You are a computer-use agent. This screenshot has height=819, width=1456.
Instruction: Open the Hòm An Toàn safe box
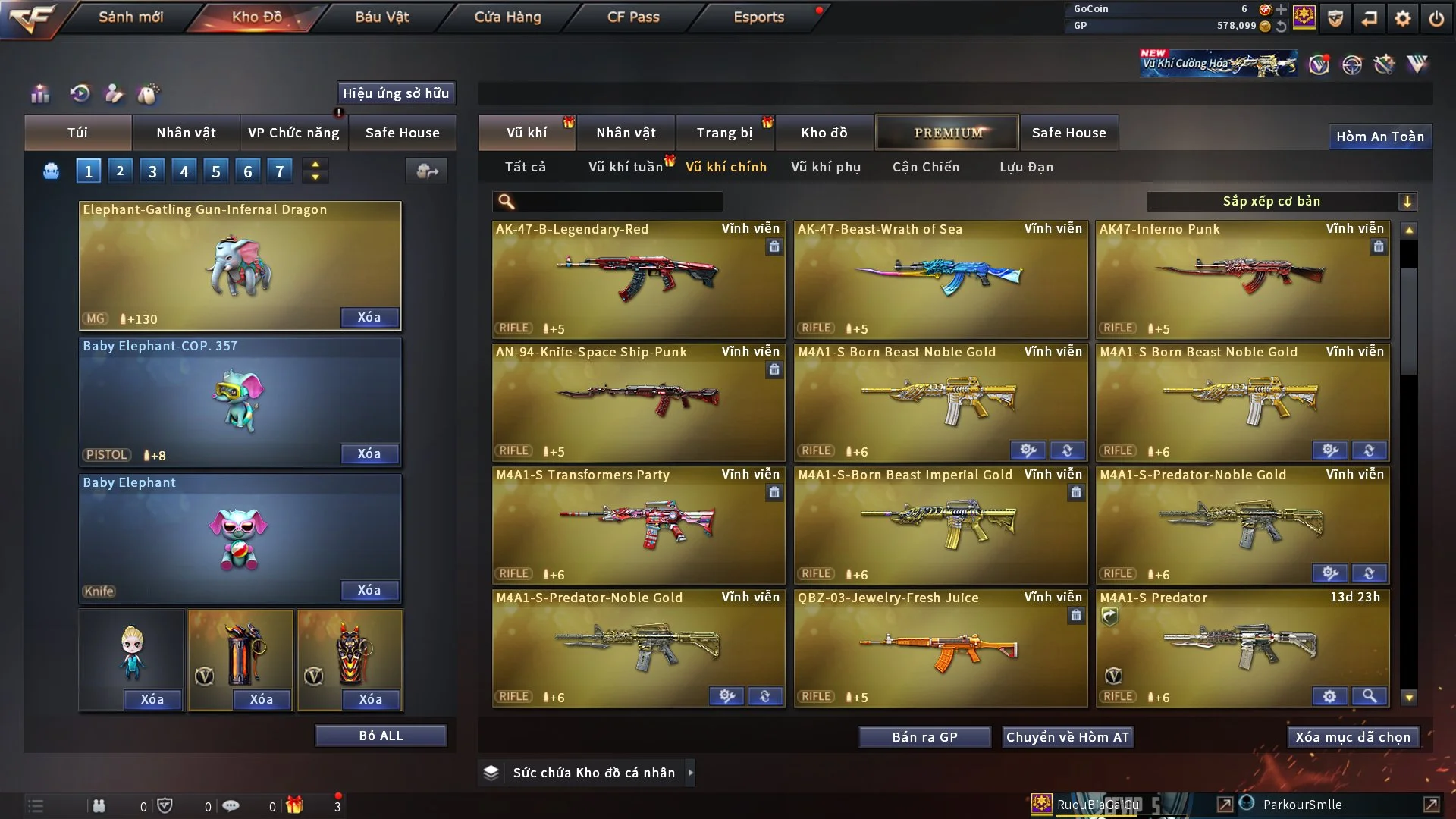[x=1379, y=136]
